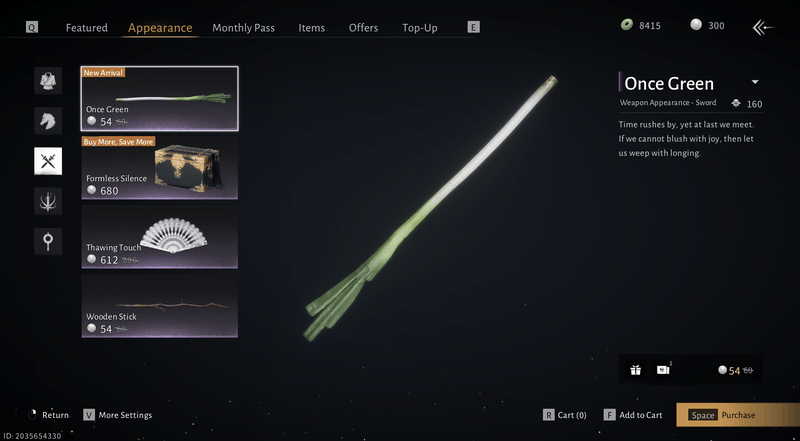Select the Once Green sword listing
Screen dimensions: 800x441
click(x=160, y=99)
